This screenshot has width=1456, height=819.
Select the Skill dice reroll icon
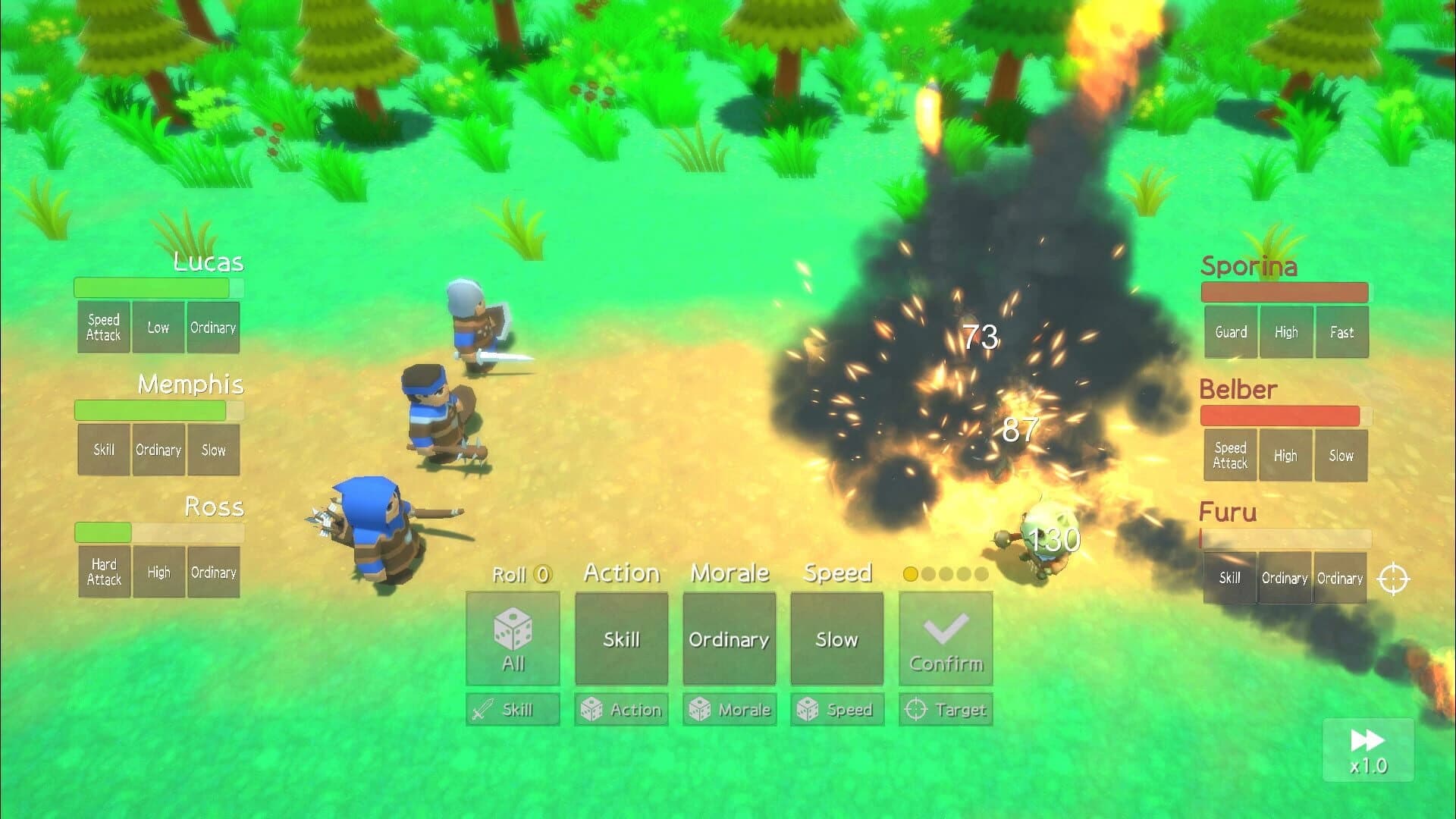[512, 709]
